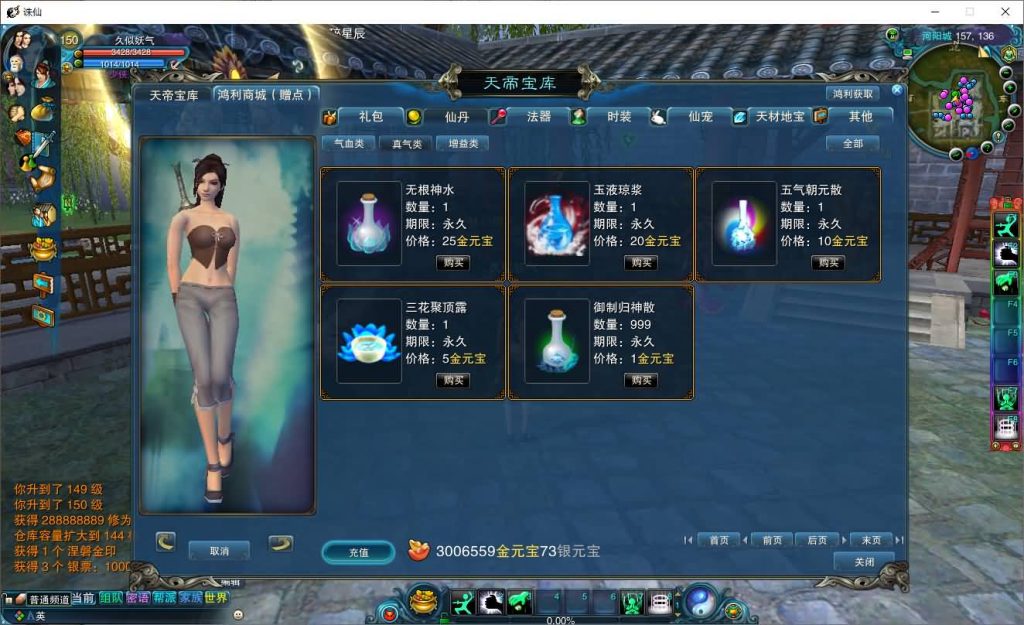
Task: Switch to the 鸿利商城 (赠点) tab
Action: tap(267, 95)
